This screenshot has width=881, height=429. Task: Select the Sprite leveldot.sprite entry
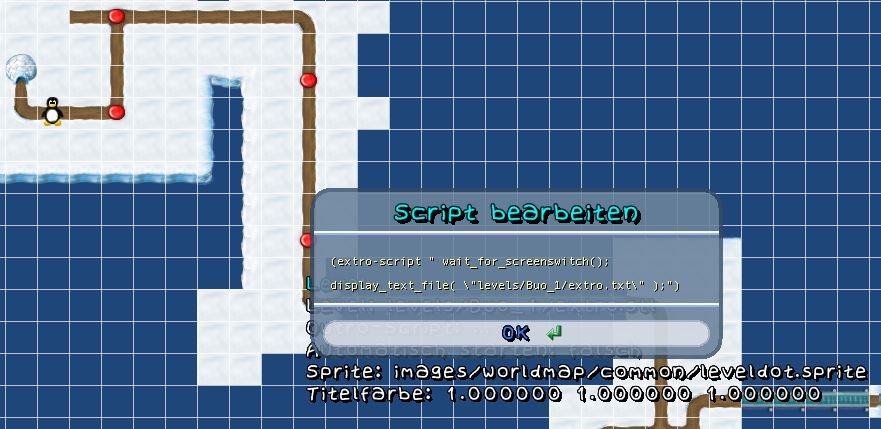coord(585,372)
